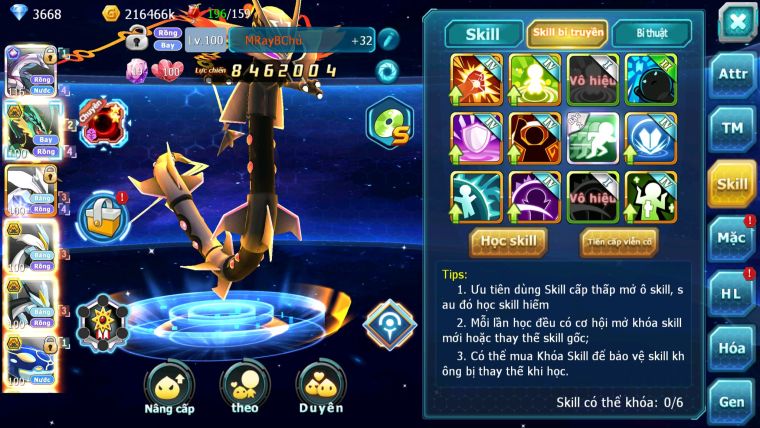
Task: Switch to the Skill tab at the panel top
Action: pyautogui.click(x=483, y=33)
